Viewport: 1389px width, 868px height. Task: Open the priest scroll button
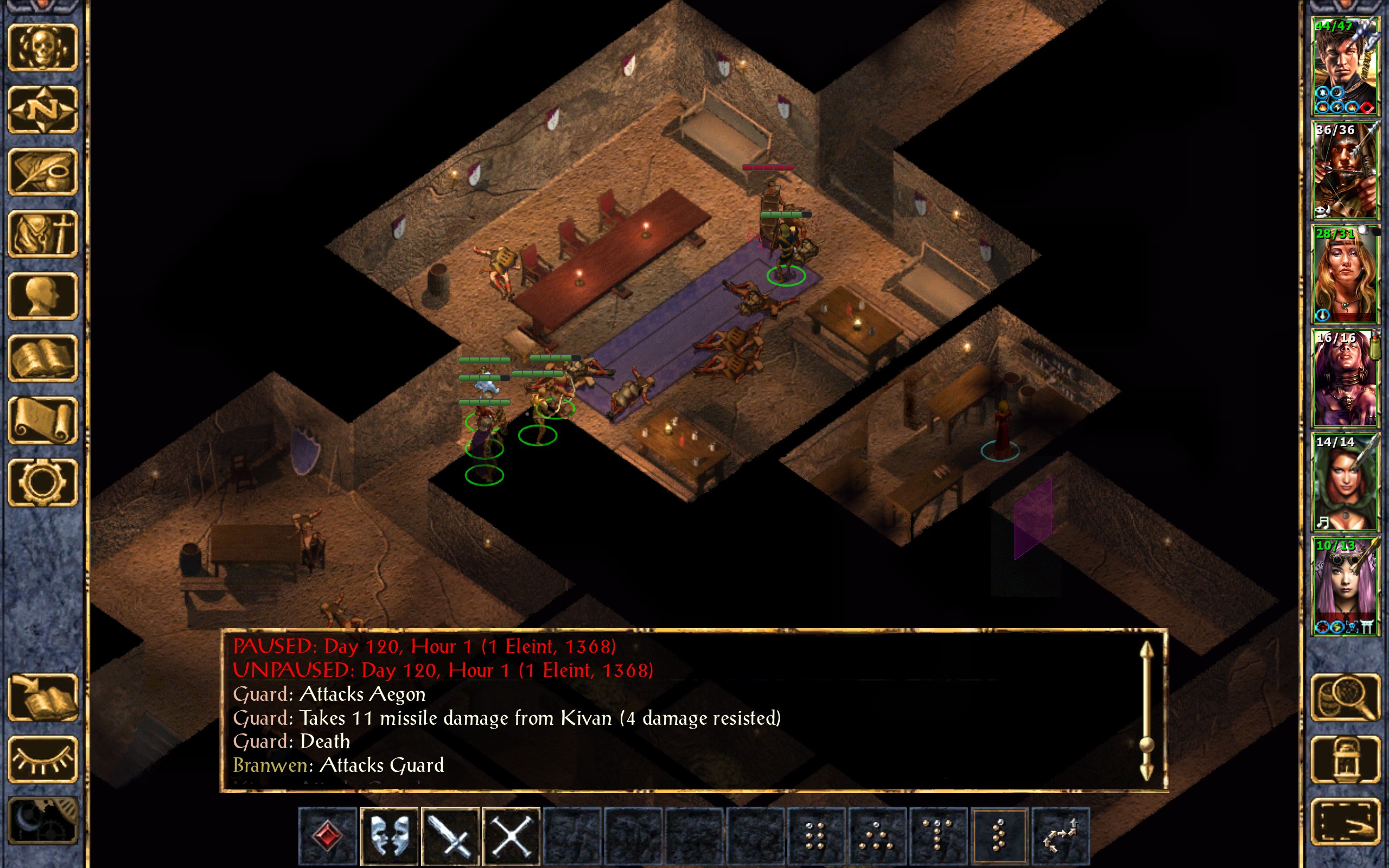42,420
